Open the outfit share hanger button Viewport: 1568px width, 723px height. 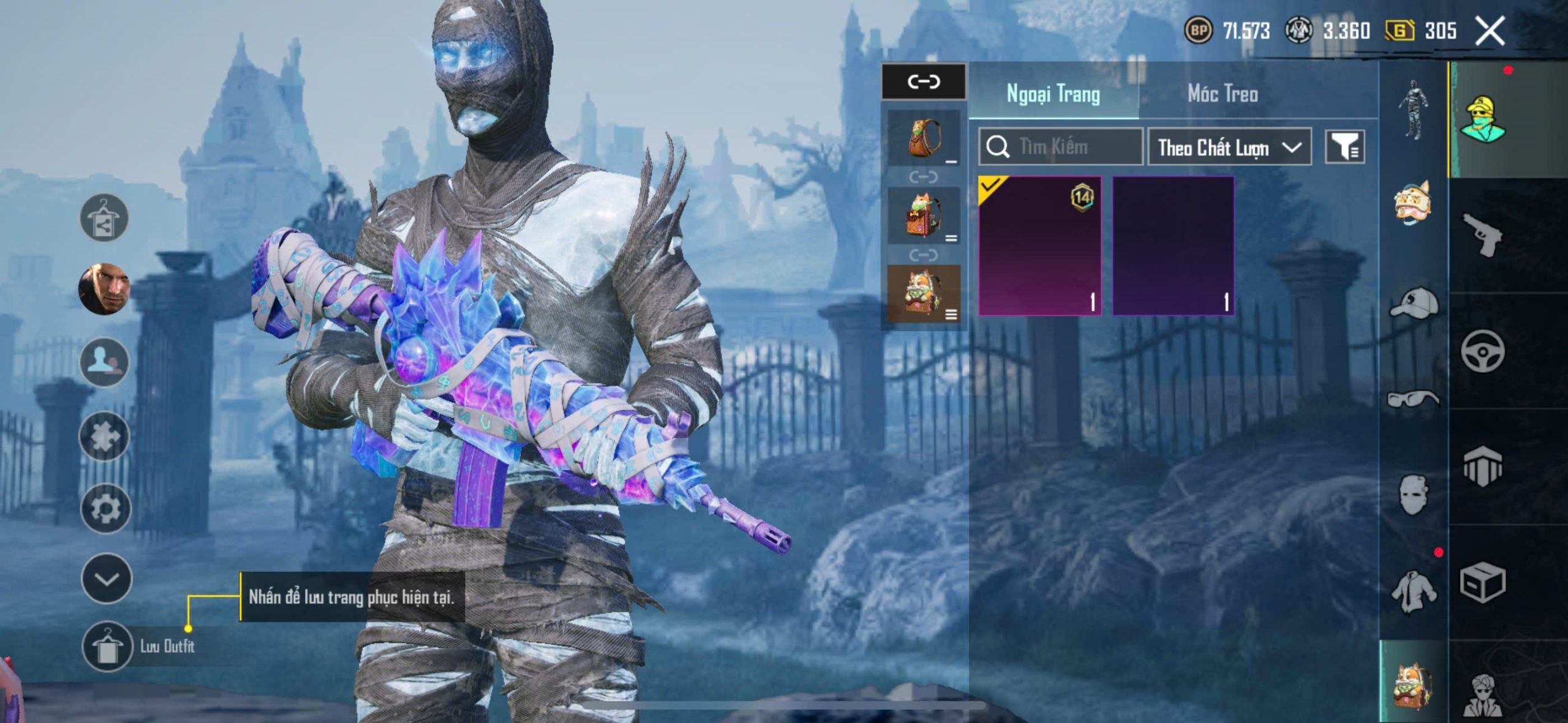(104, 218)
